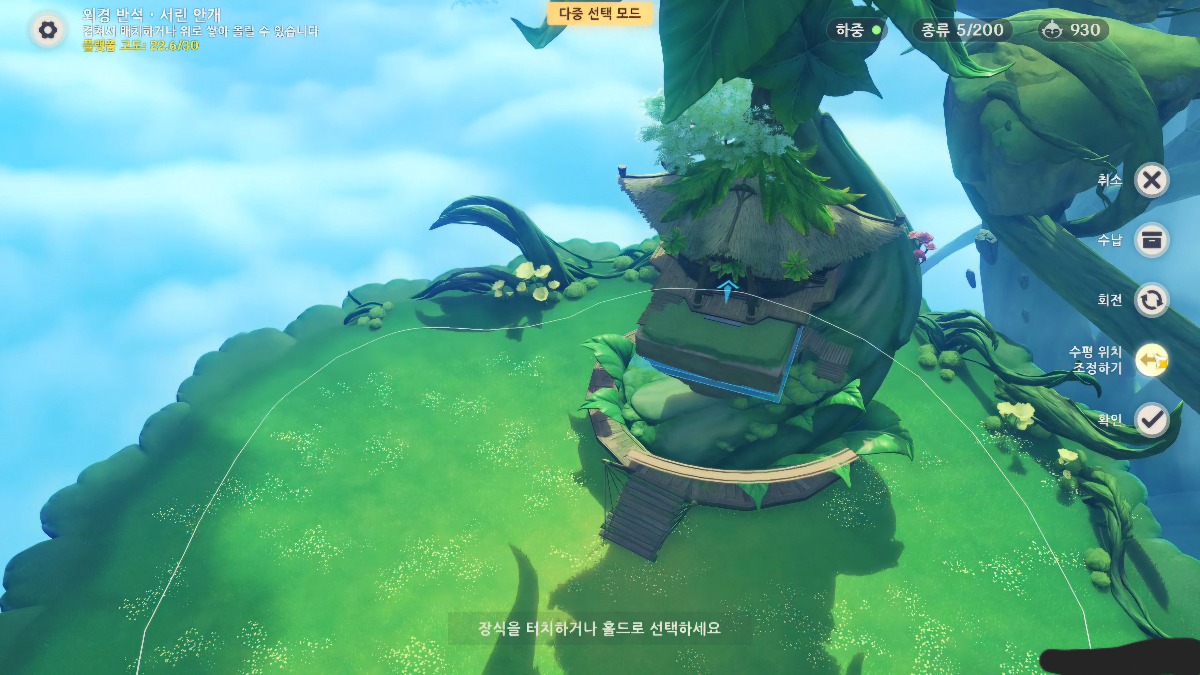Toggle the 다중 선택 모드 button
This screenshot has width=1200, height=675.
(x=600, y=13)
